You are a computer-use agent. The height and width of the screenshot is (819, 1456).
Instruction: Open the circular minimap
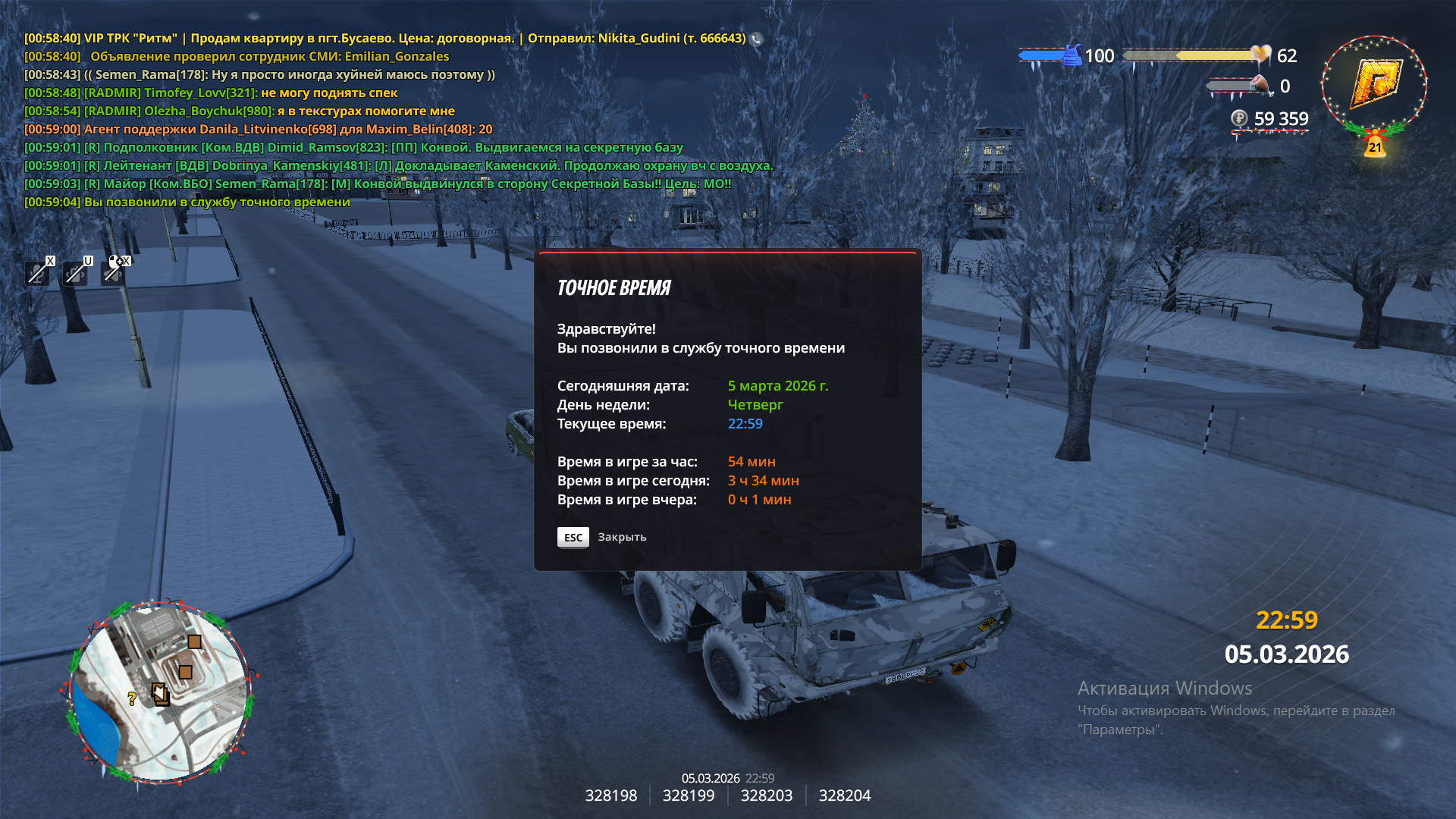(x=160, y=692)
